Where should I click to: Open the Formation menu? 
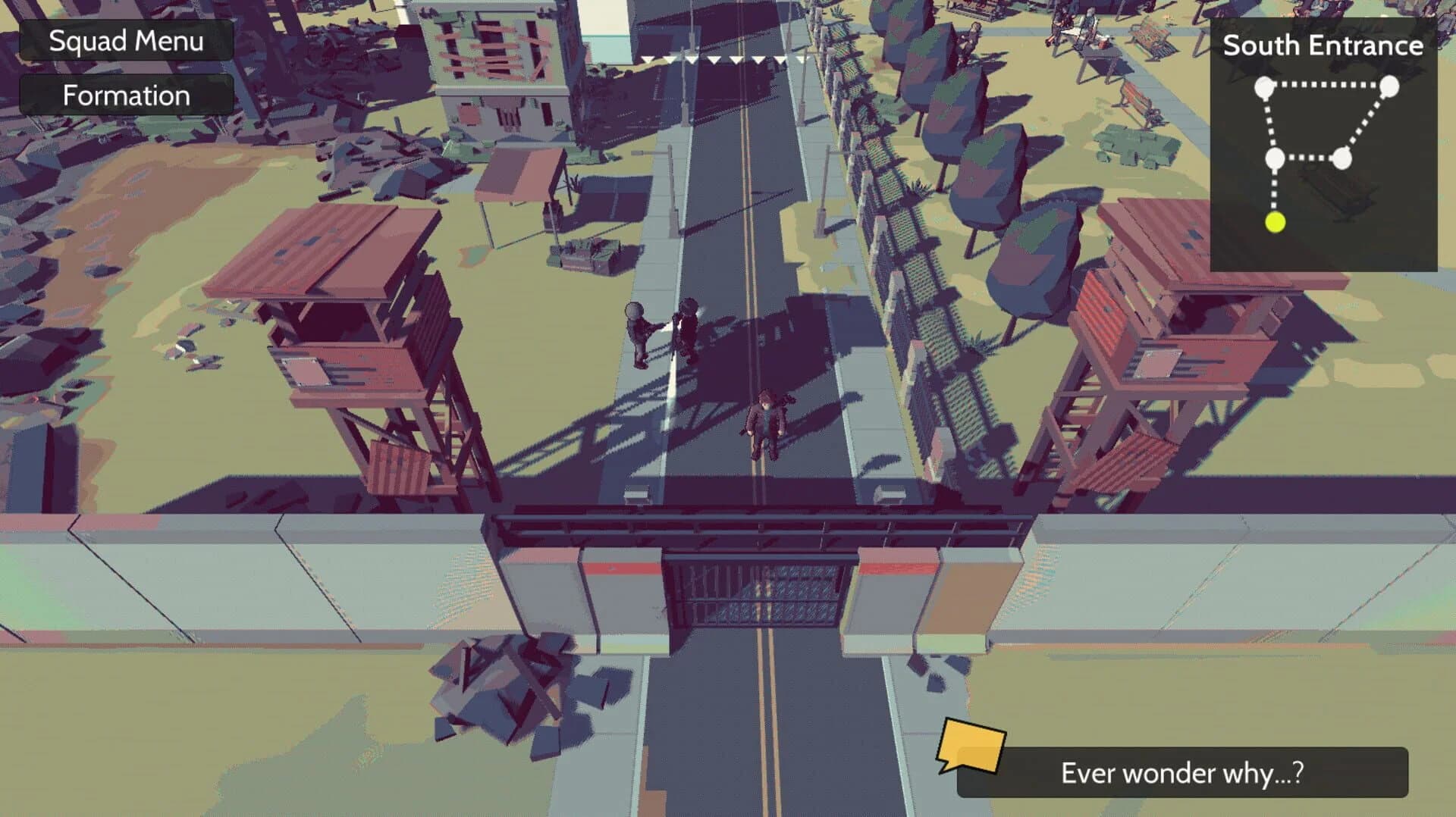126,95
